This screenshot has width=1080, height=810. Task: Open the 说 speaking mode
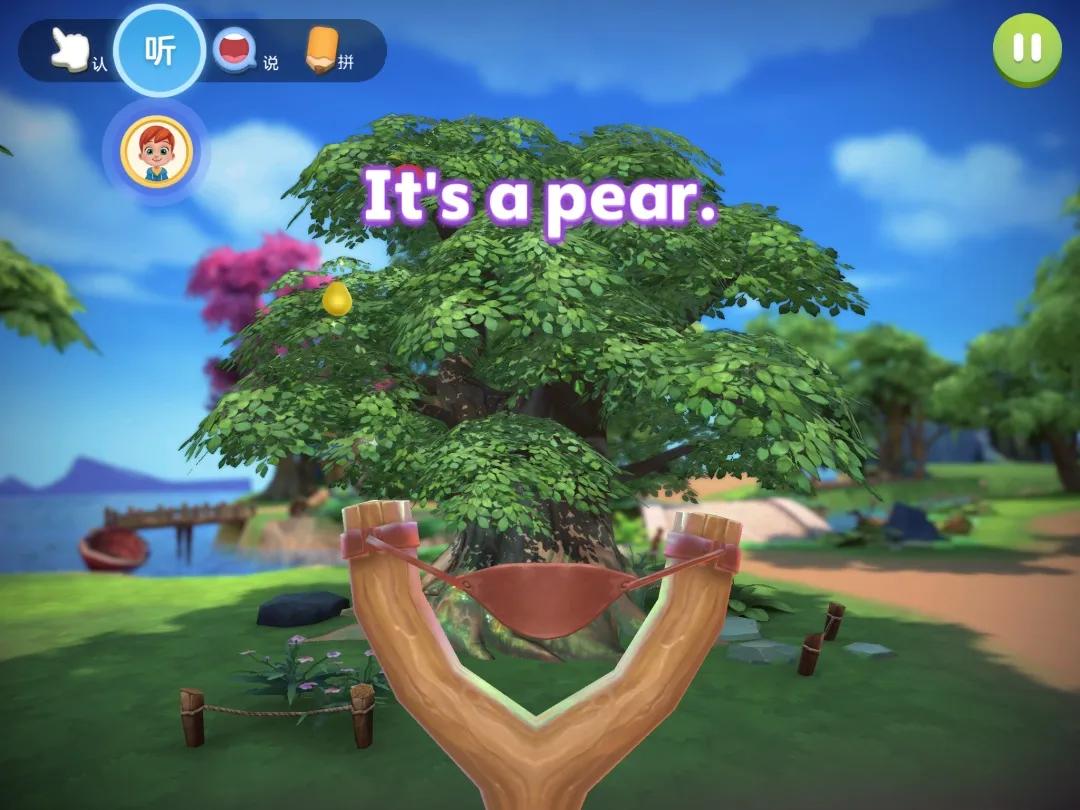[238, 50]
